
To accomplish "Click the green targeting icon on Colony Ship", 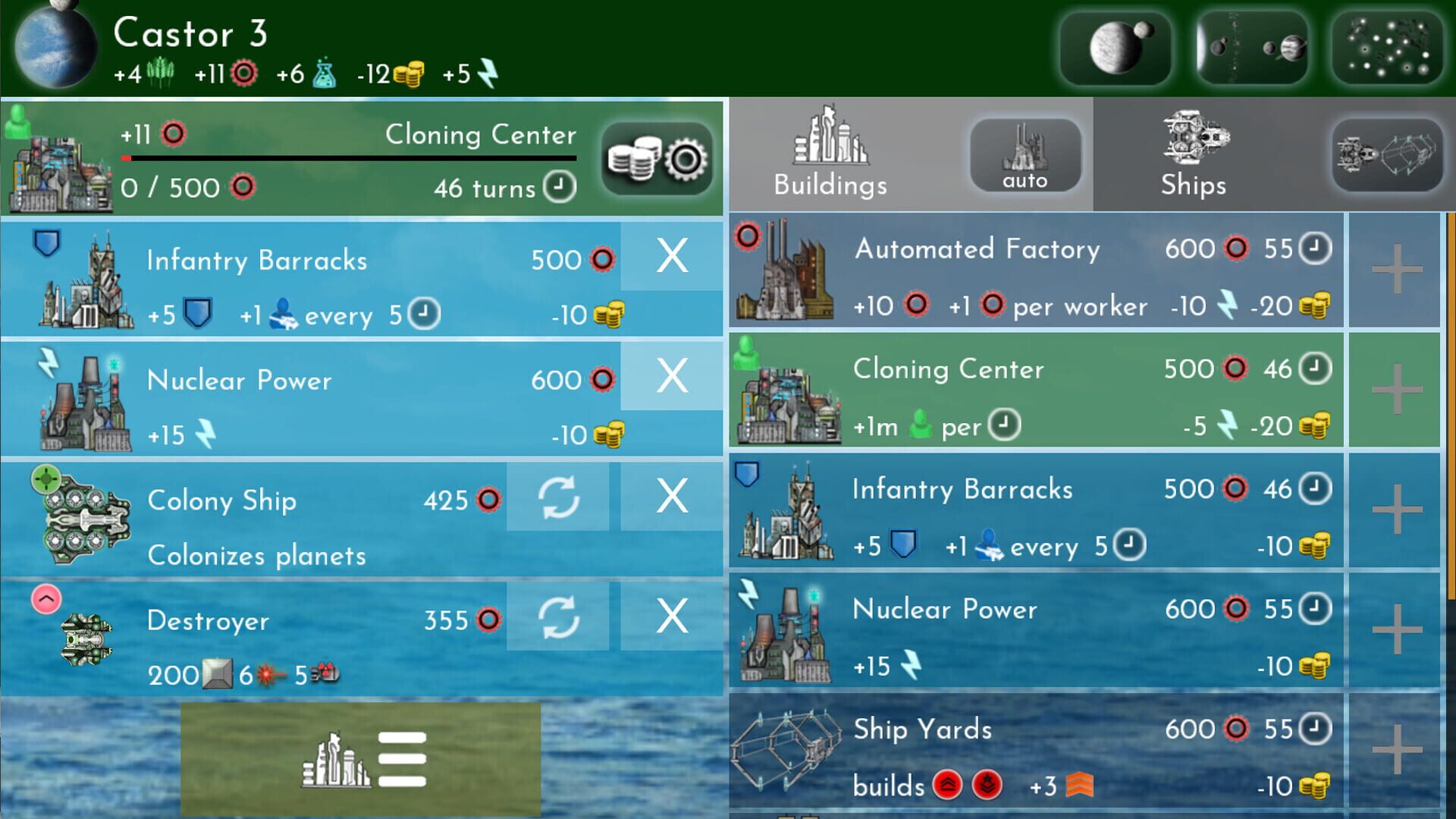I will pyautogui.click(x=45, y=479).
